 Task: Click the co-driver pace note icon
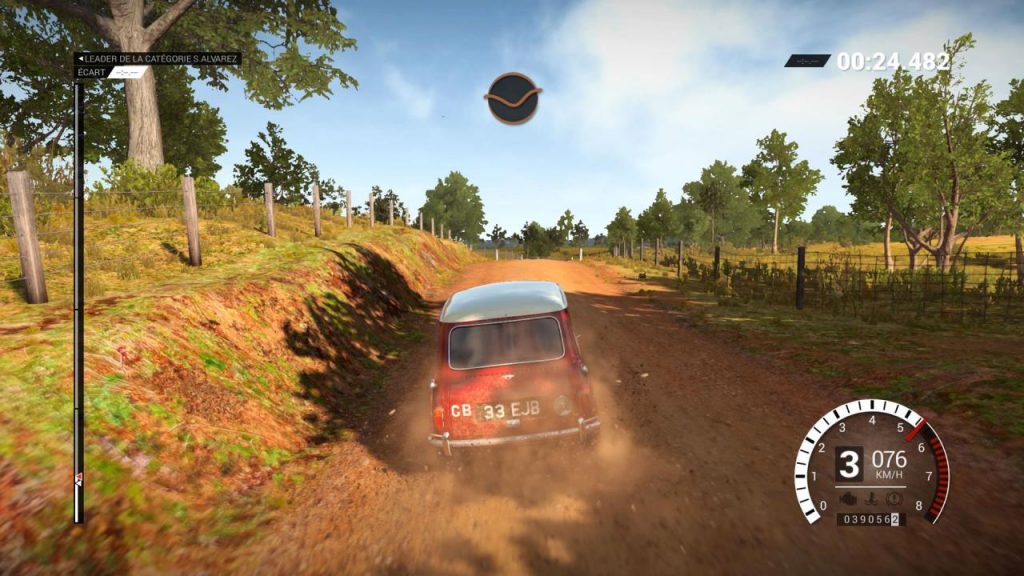[x=513, y=98]
